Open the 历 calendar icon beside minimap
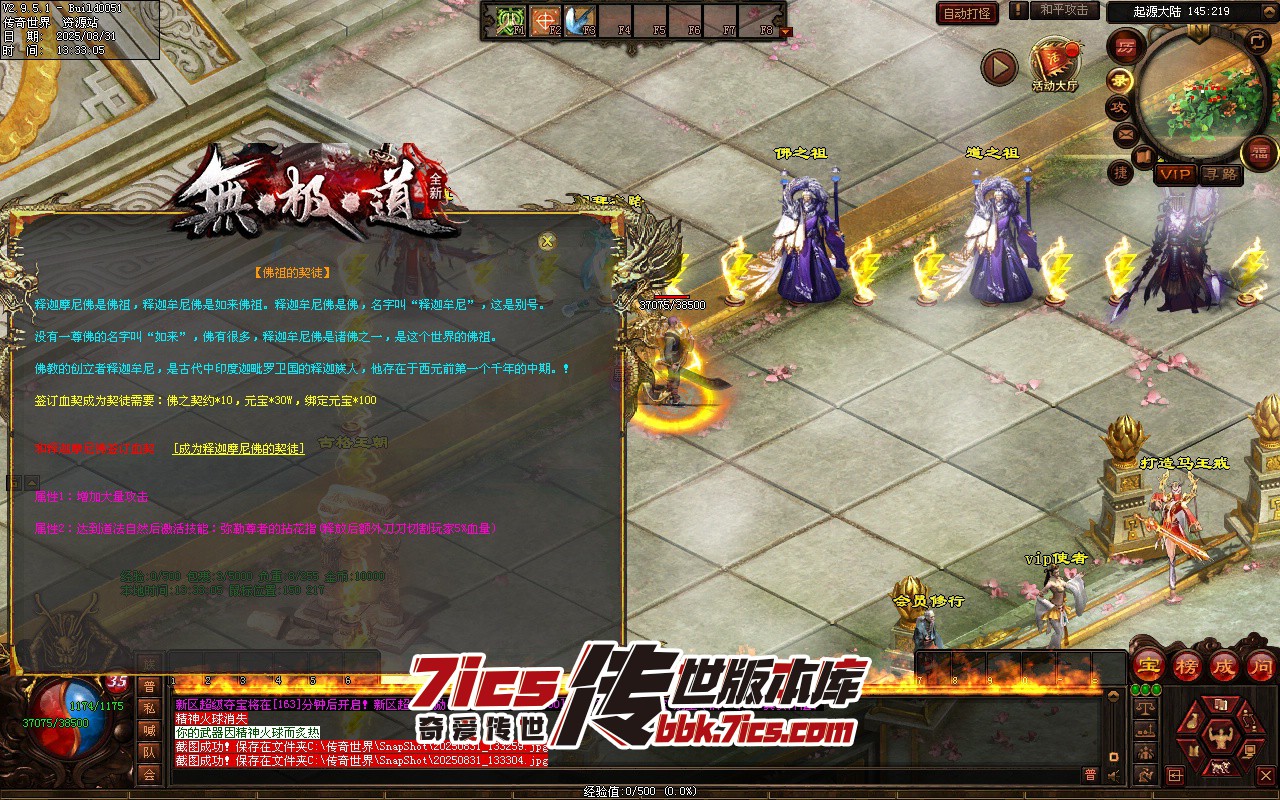 click(x=1126, y=47)
